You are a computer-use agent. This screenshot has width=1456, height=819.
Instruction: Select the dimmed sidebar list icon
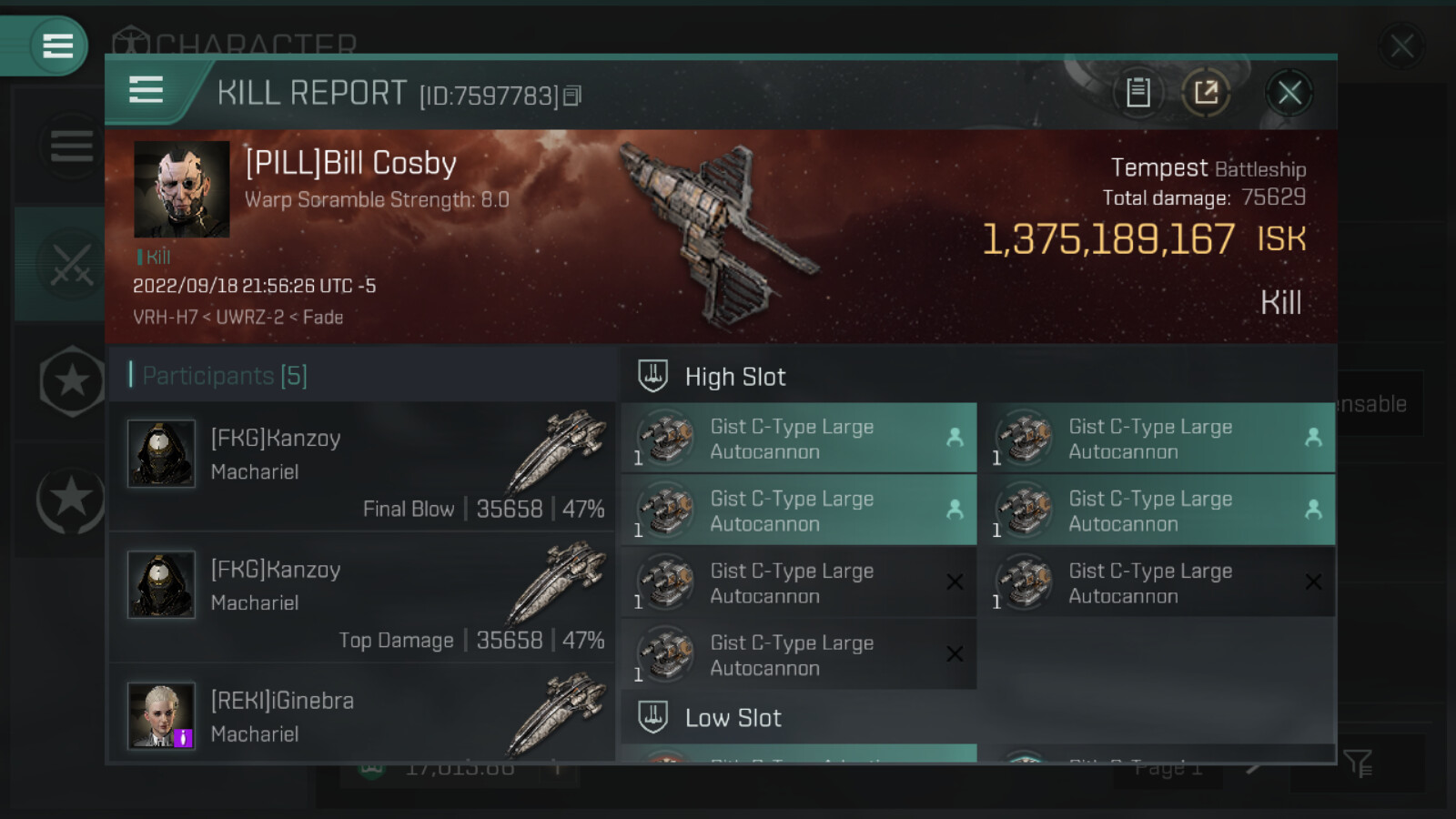tap(71, 146)
